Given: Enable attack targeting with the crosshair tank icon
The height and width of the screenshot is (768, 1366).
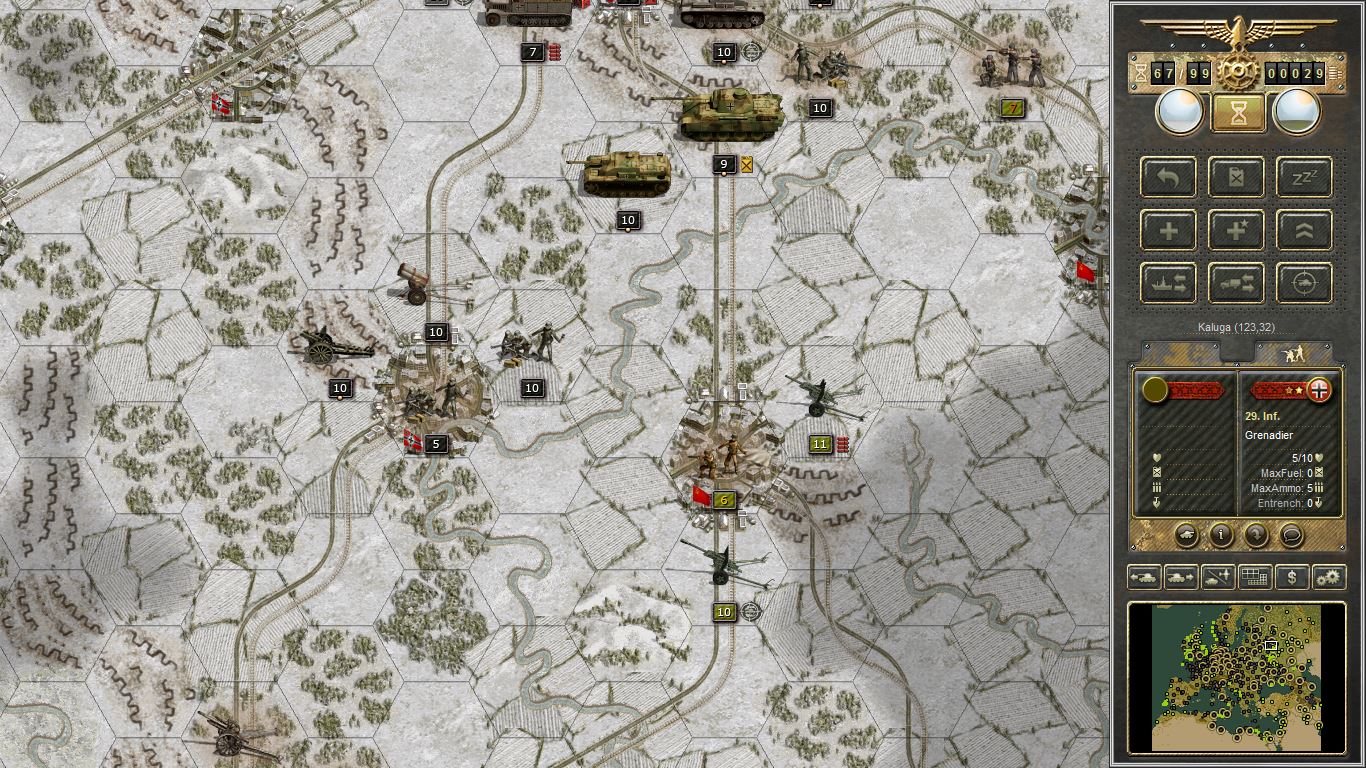Looking at the screenshot, I should tap(1302, 283).
